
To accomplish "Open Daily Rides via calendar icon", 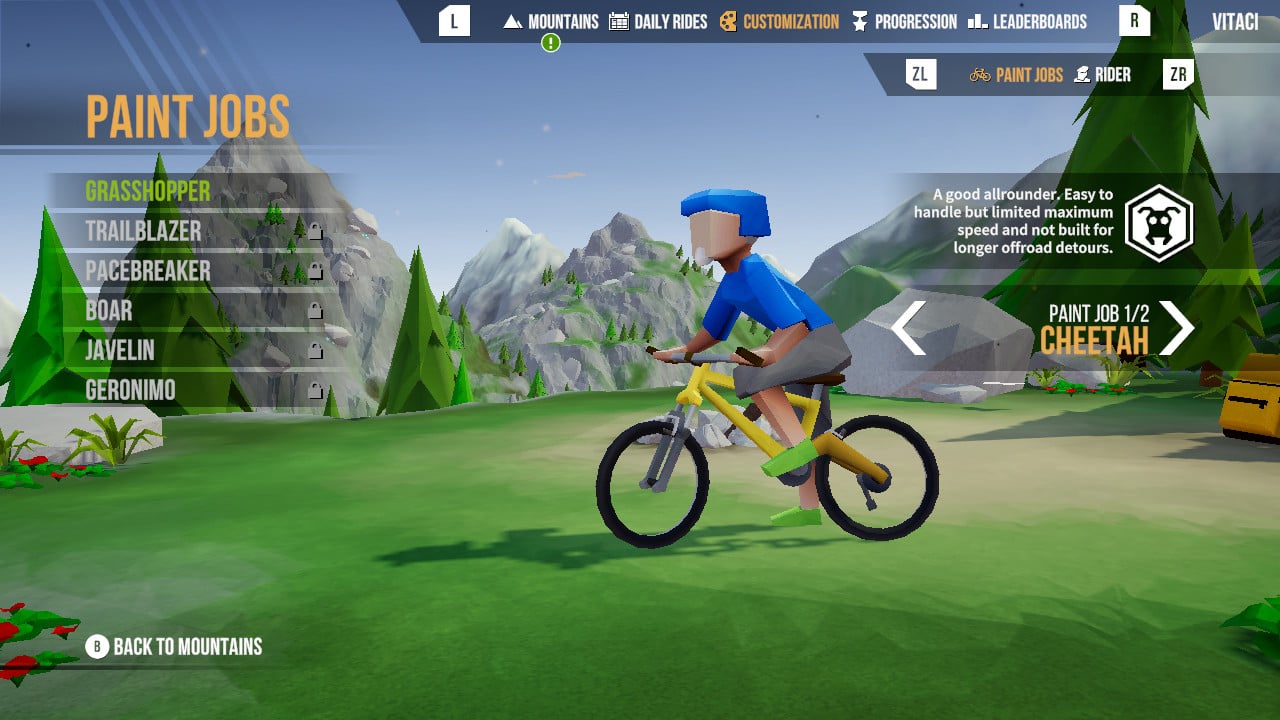I will click(x=618, y=21).
